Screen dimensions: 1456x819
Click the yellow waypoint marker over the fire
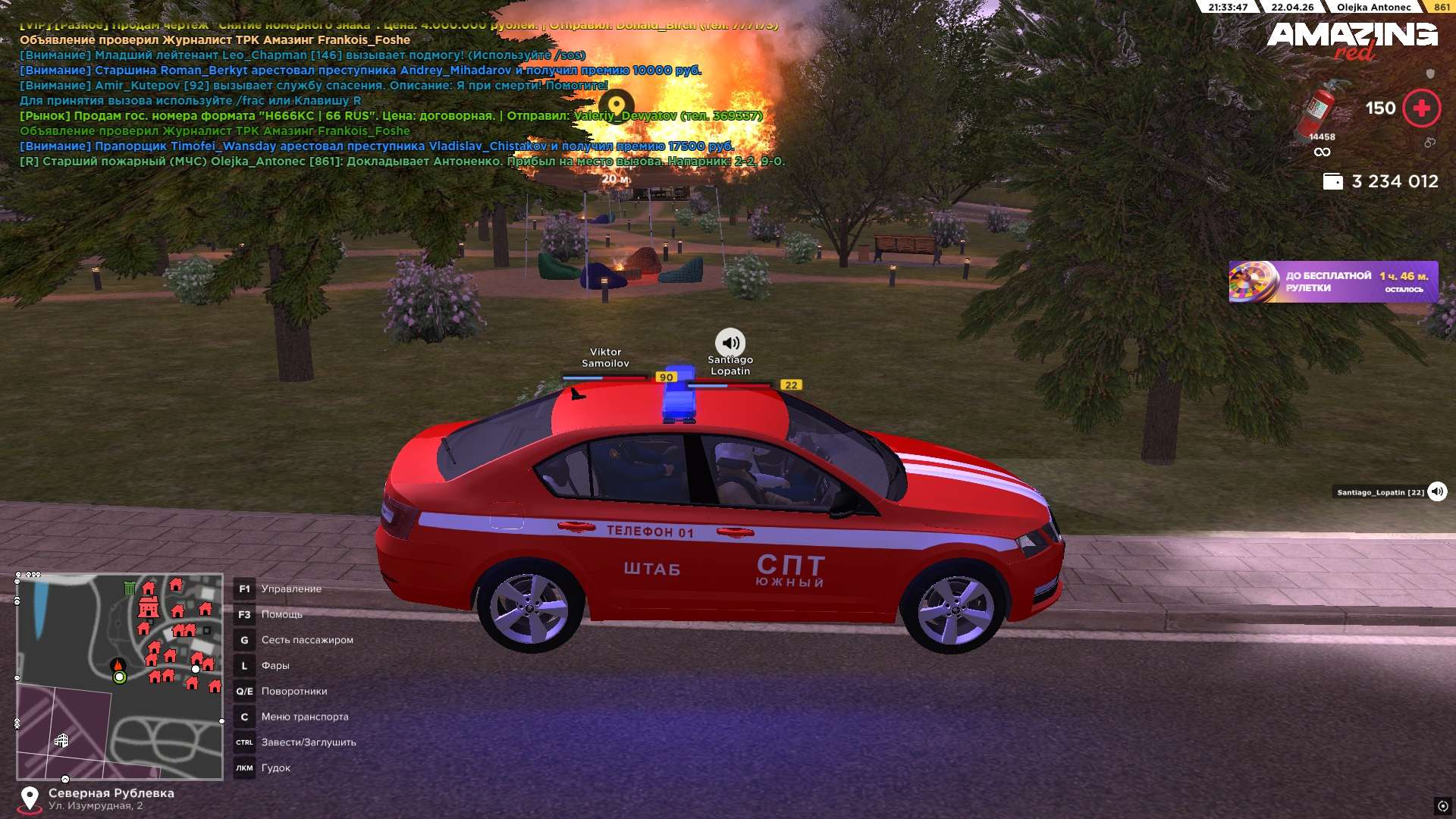(x=617, y=105)
